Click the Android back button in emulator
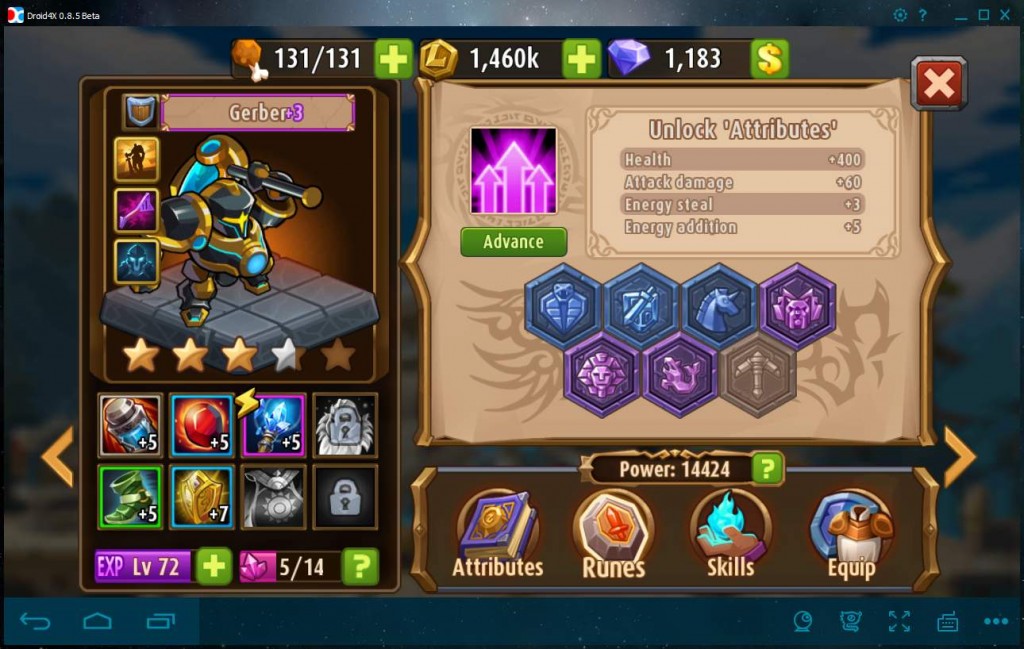This screenshot has width=1024, height=649. tap(35, 622)
